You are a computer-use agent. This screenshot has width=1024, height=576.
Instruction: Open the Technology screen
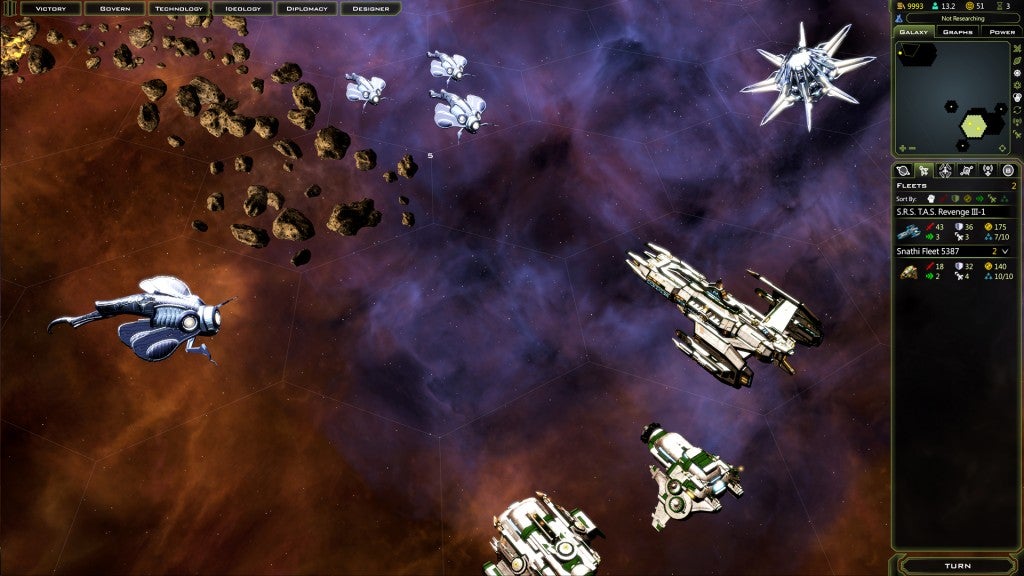tap(179, 9)
